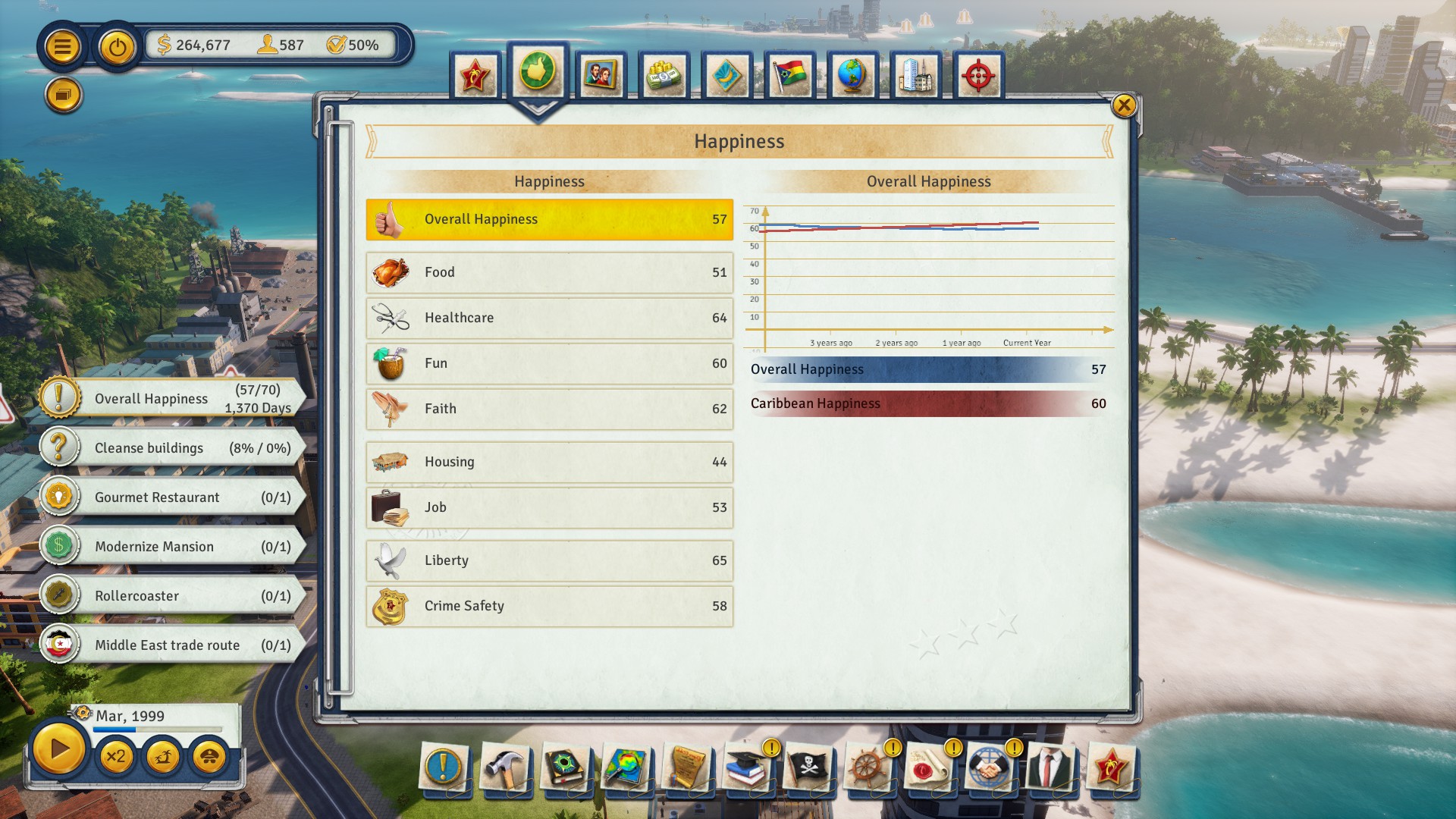The width and height of the screenshot is (1456, 819).
Task: Close the Happiness almanac window
Action: click(1123, 105)
